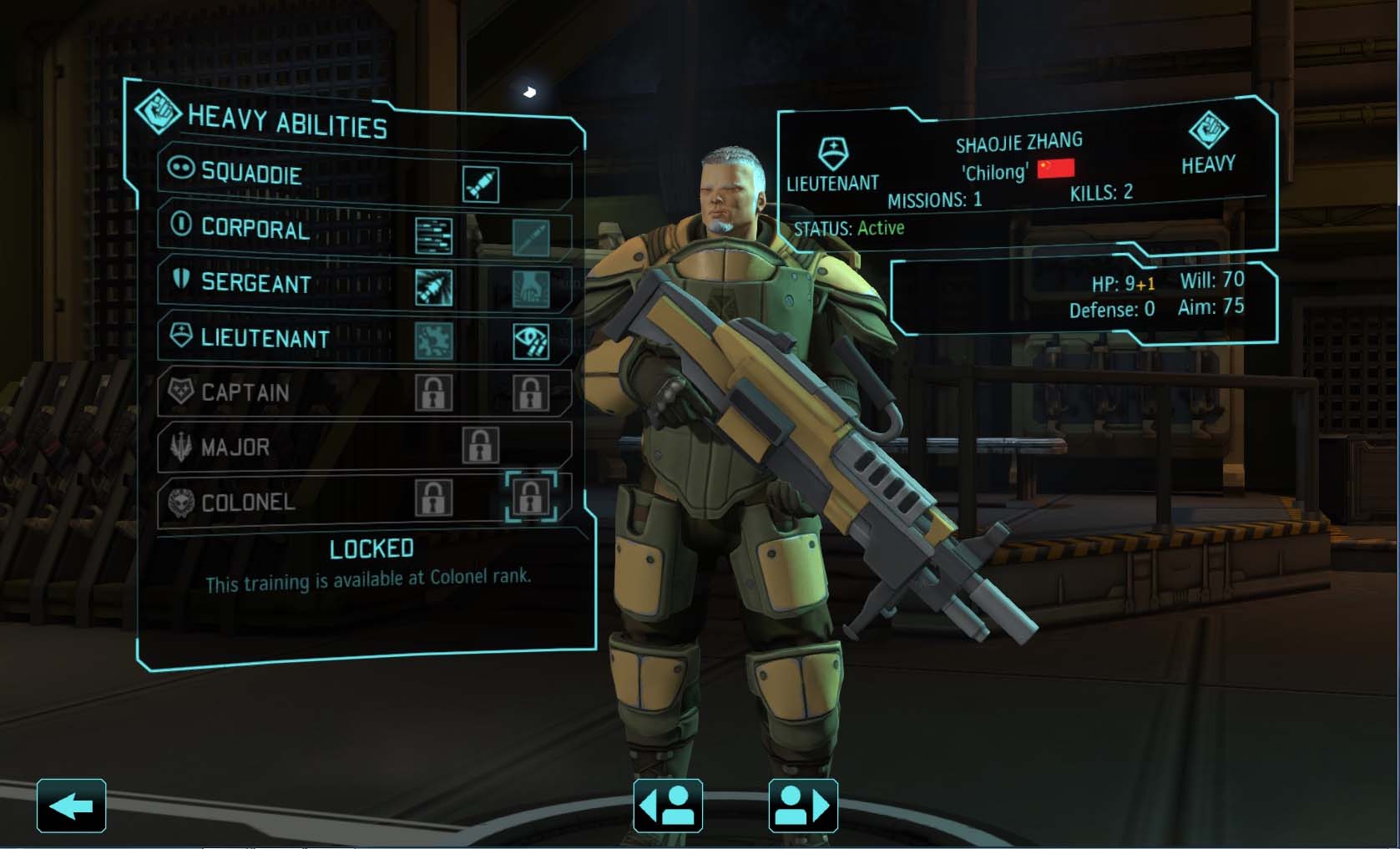The width and height of the screenshot is (1400, 849).
Task: Switch to the previous soldier
Action: (x=668, y=806)
